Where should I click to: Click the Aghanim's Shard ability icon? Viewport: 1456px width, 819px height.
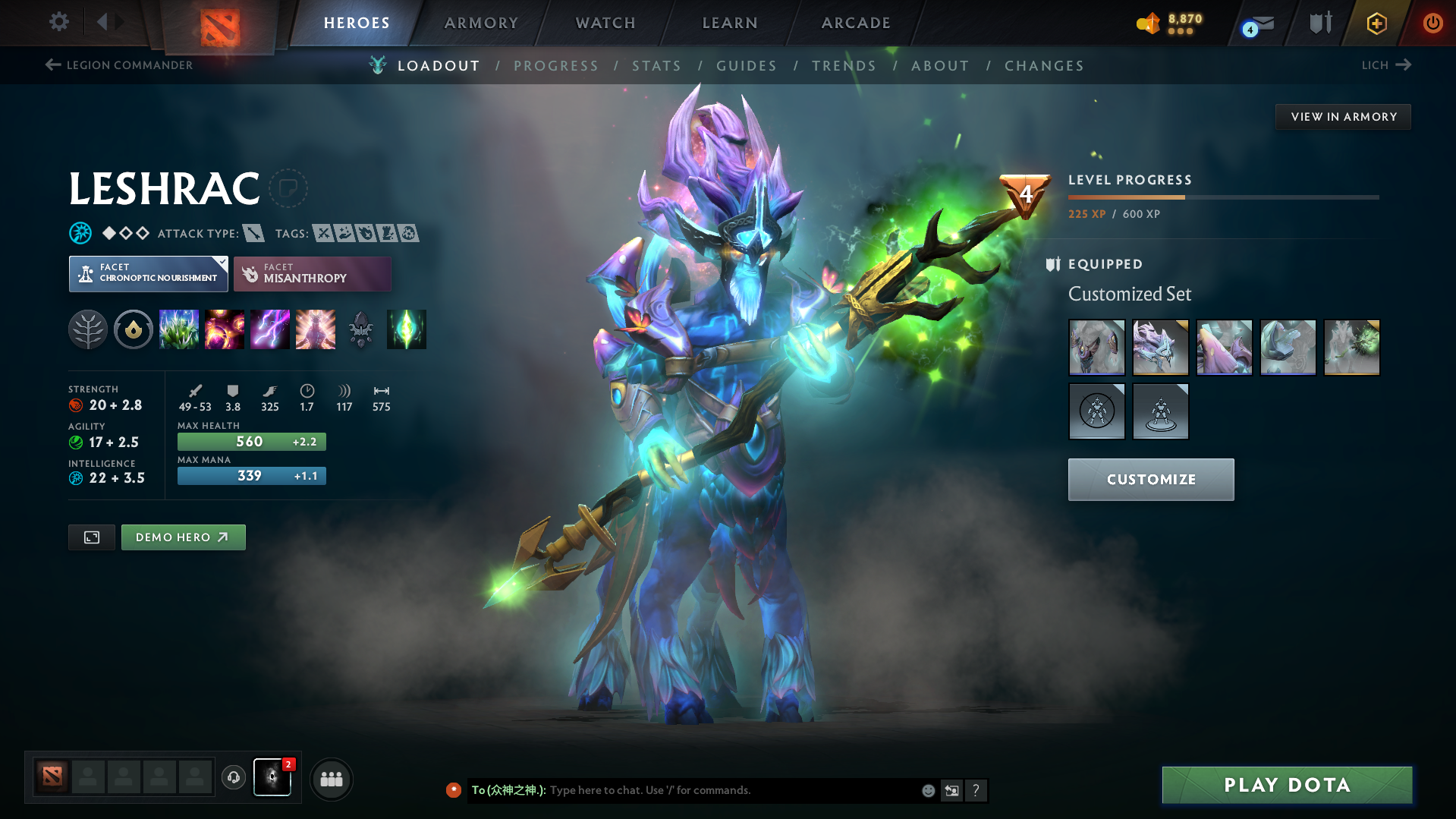(406, 329)
